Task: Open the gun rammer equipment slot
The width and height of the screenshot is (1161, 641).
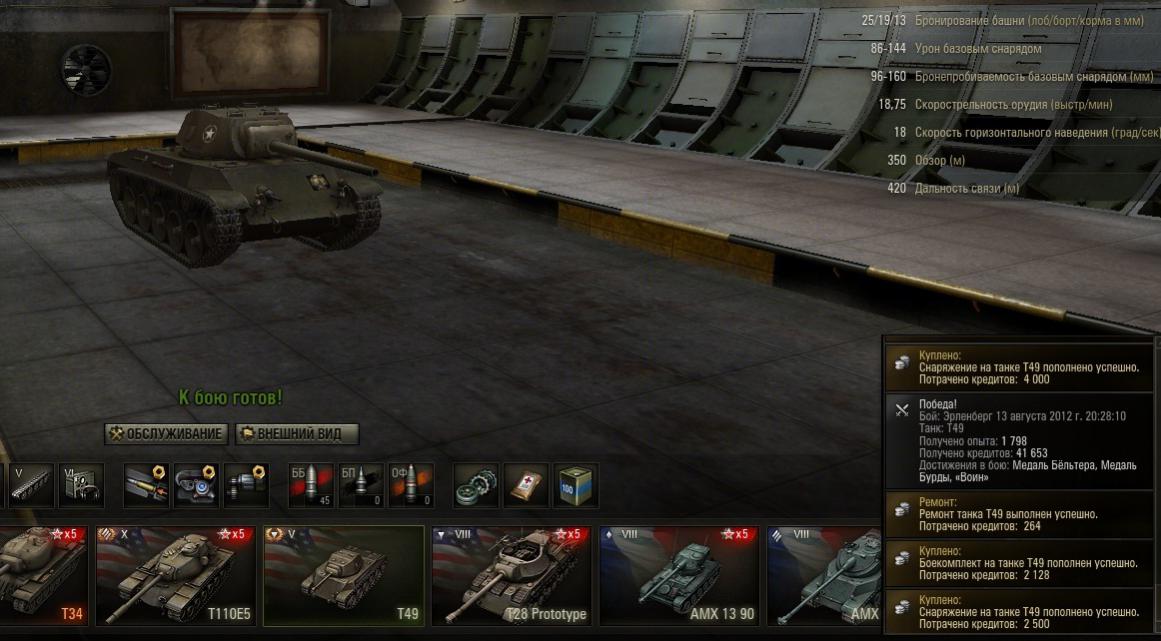Action: click(x=146, y=485)
